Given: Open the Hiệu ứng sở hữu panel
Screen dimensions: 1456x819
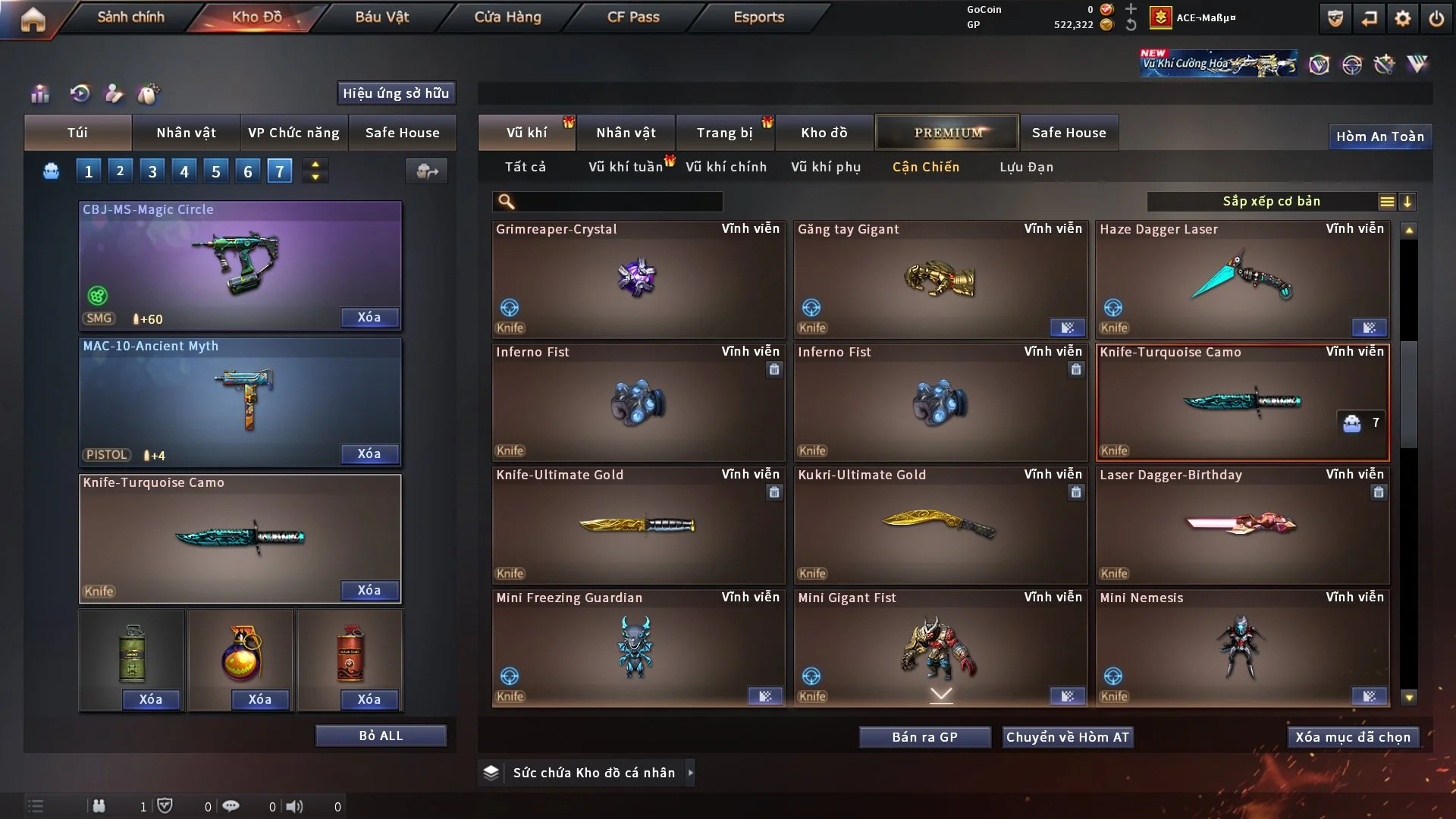Looking at the screenshot, I should pos(396,93).
